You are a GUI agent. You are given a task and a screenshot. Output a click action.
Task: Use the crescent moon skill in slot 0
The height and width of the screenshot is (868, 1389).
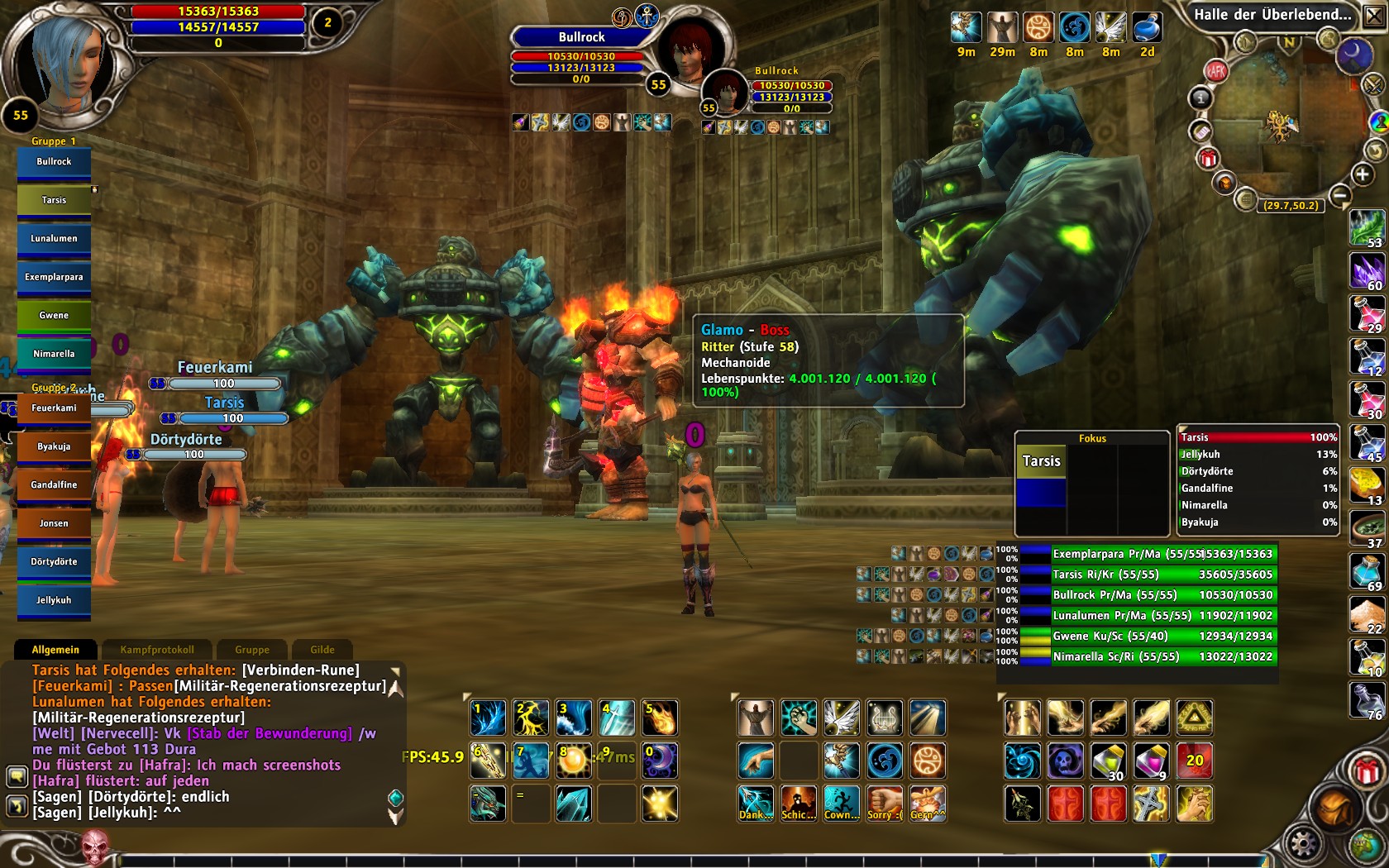(660, 761)
